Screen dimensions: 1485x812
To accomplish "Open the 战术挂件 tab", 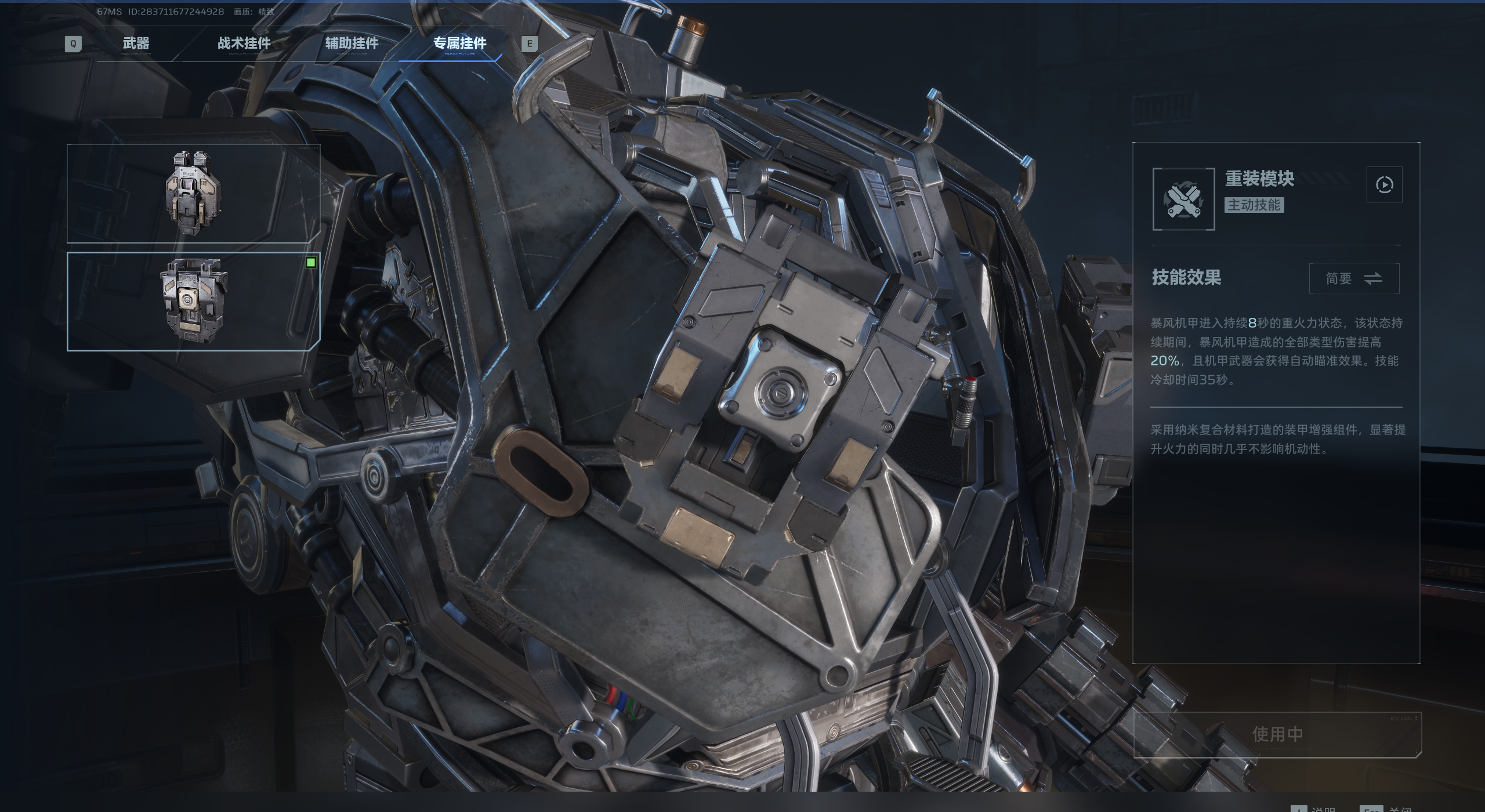I will point(244,43).
